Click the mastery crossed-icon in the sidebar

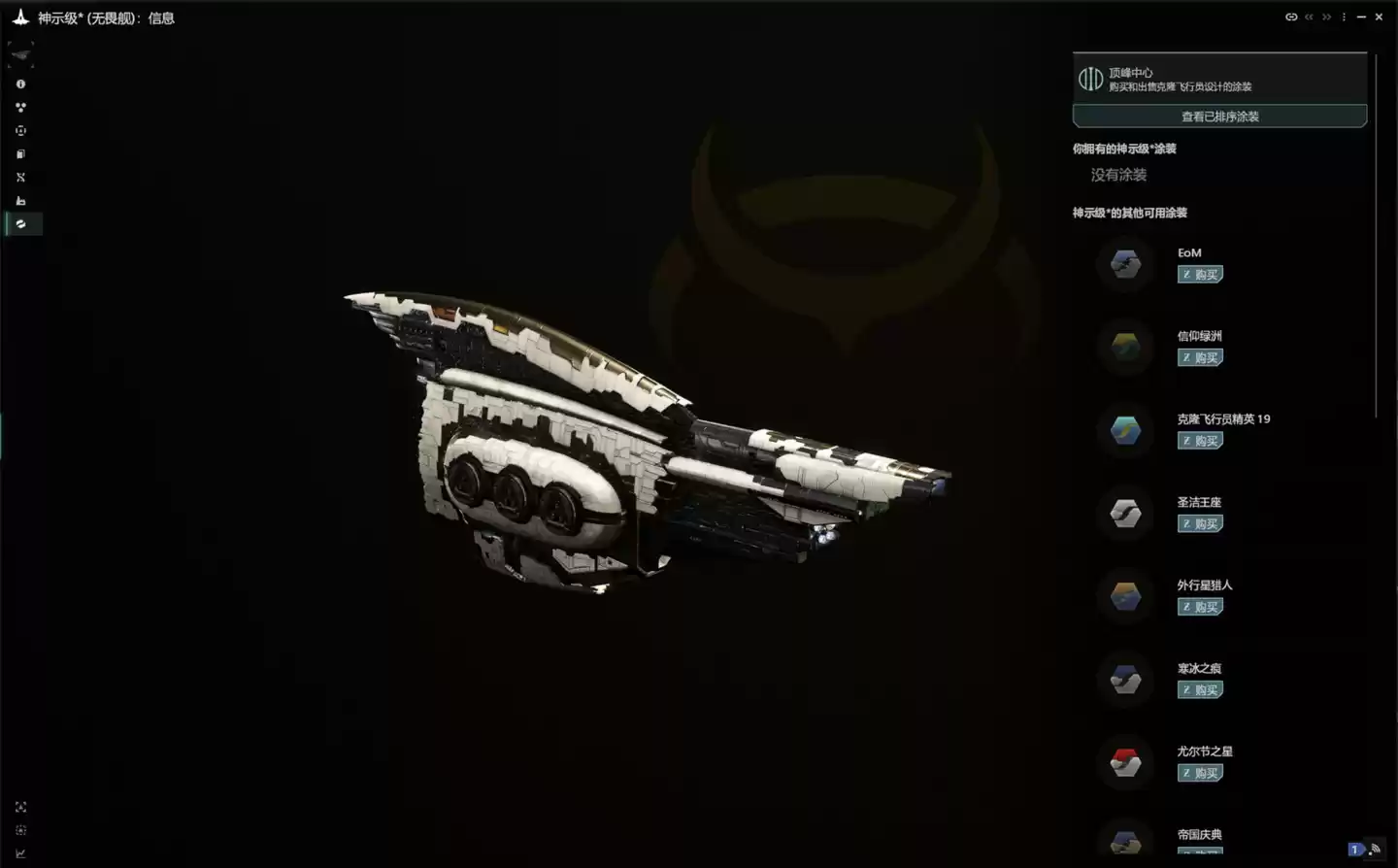(x=21, y=177)
